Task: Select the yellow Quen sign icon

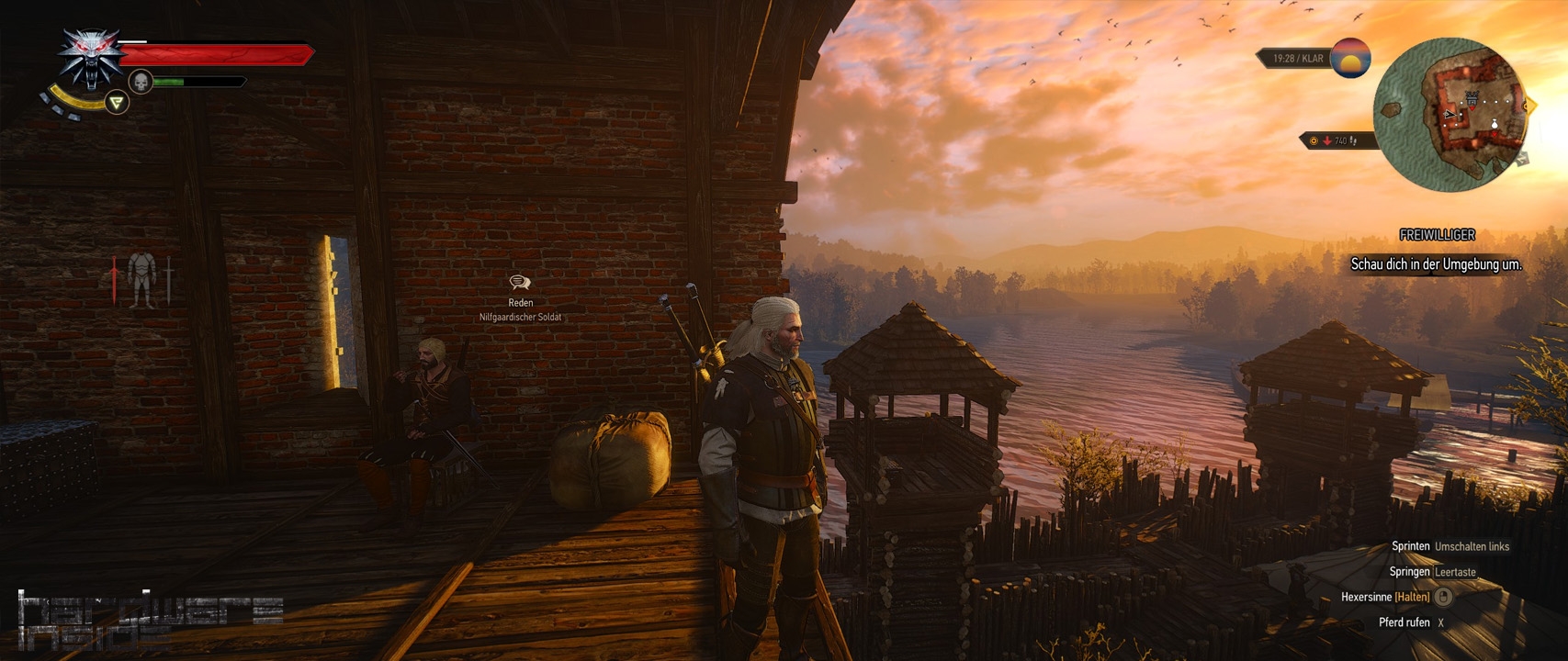Action: click(x=117, y=103)
